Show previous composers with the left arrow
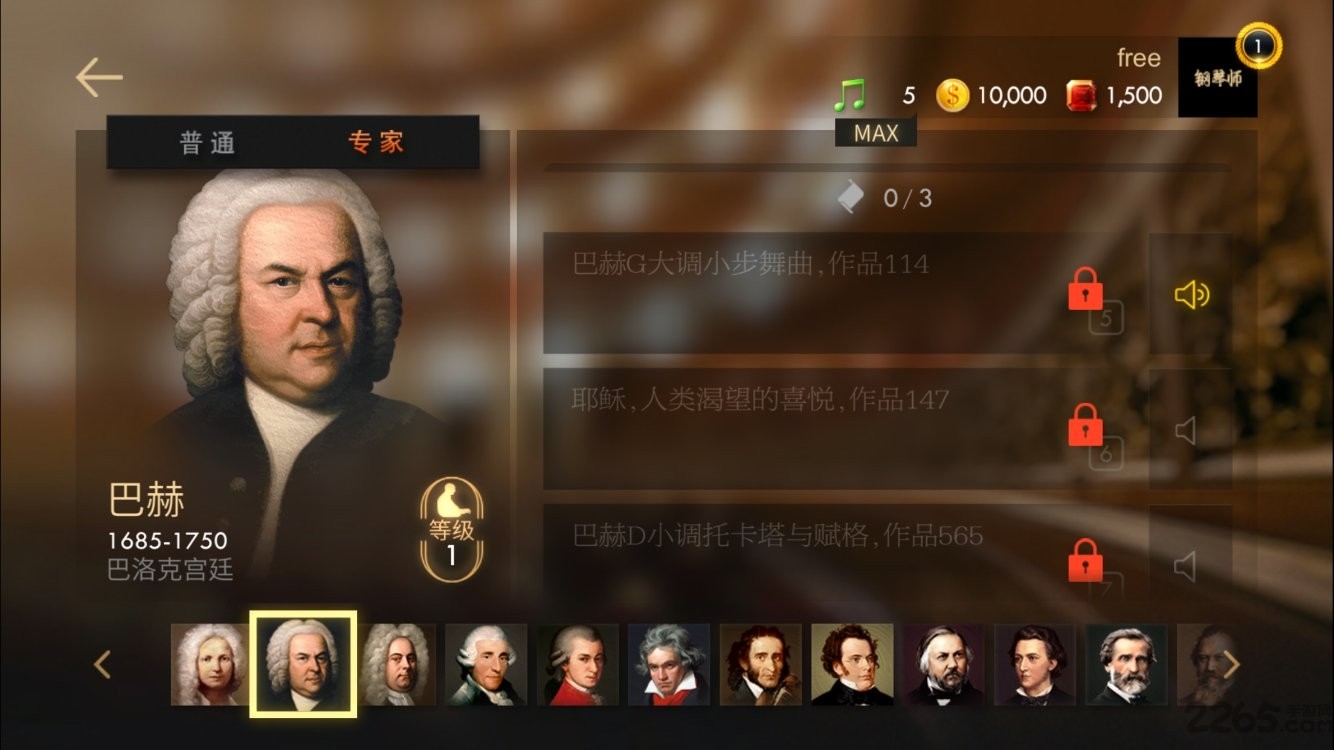The image size is (1334, 750). pyautogui.click(x=101, y=664)
